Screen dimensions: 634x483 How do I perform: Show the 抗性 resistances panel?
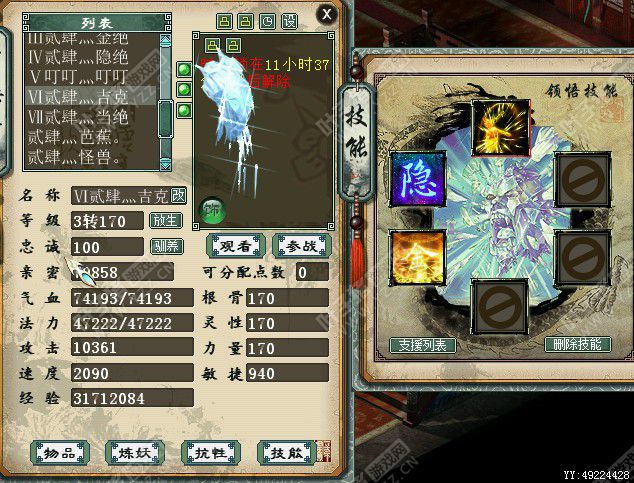[x=211, y=453]
